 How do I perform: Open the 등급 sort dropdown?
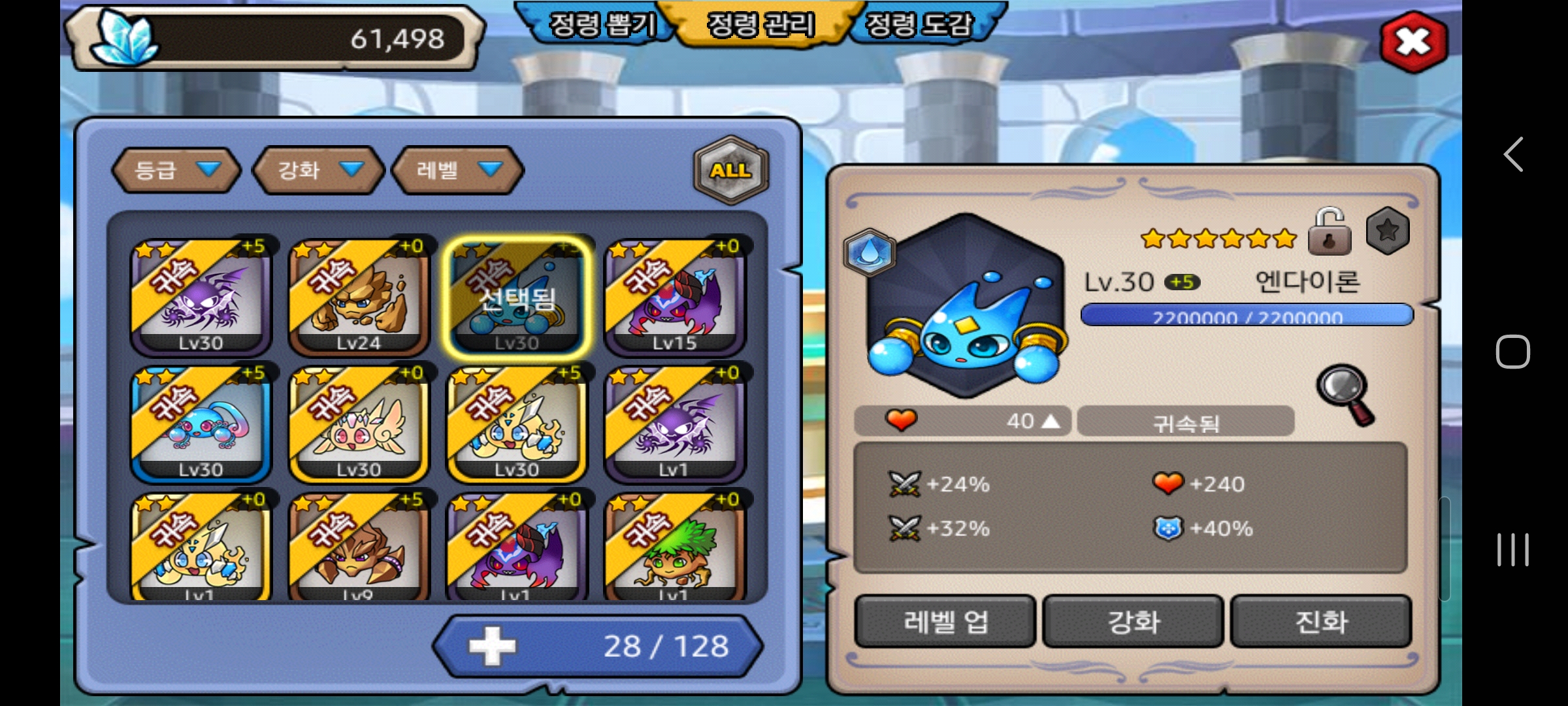coord(176,171)
